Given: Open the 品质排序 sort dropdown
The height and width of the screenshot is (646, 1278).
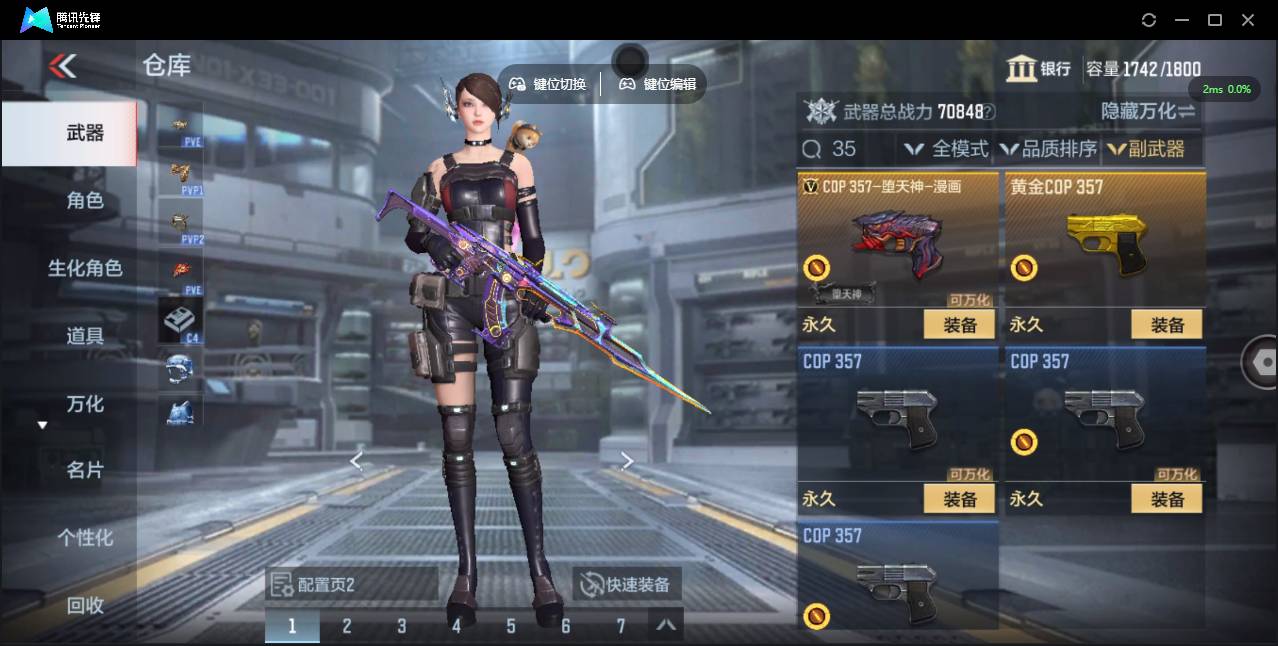Looking at the screenshot, I should tap(1048, 149).
